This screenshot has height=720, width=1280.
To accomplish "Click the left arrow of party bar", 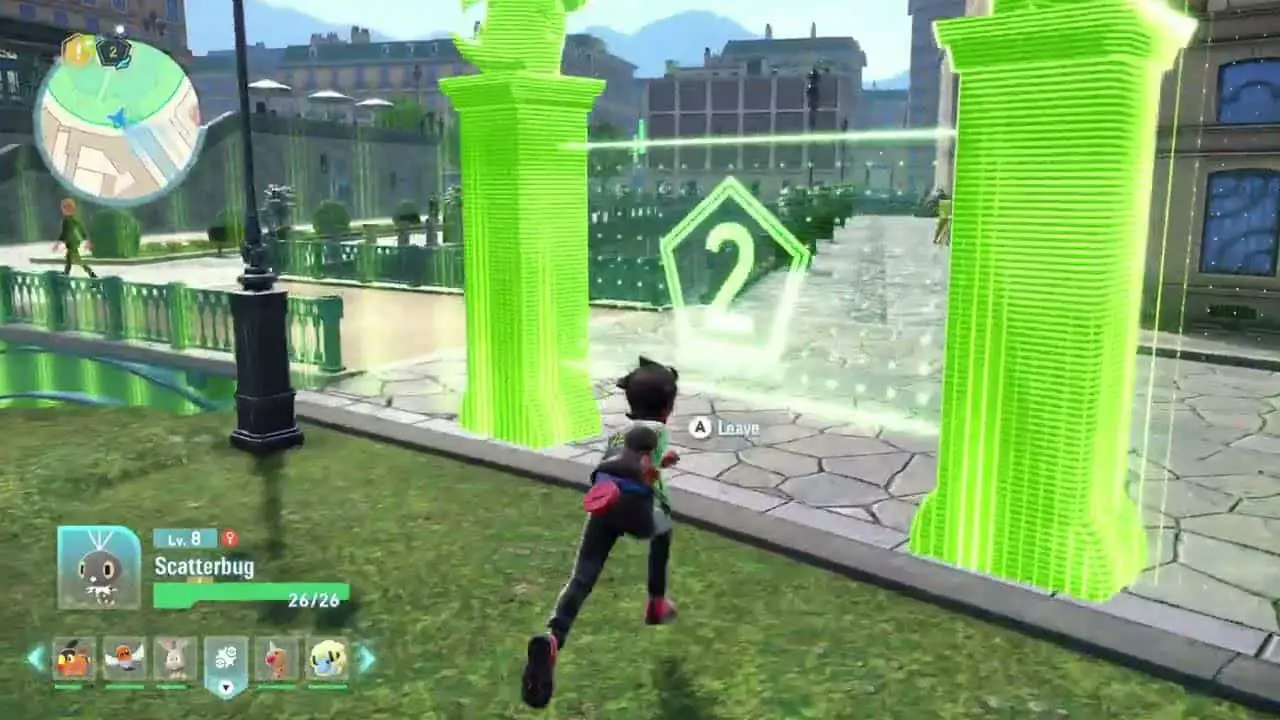I will tap(36, 658).
